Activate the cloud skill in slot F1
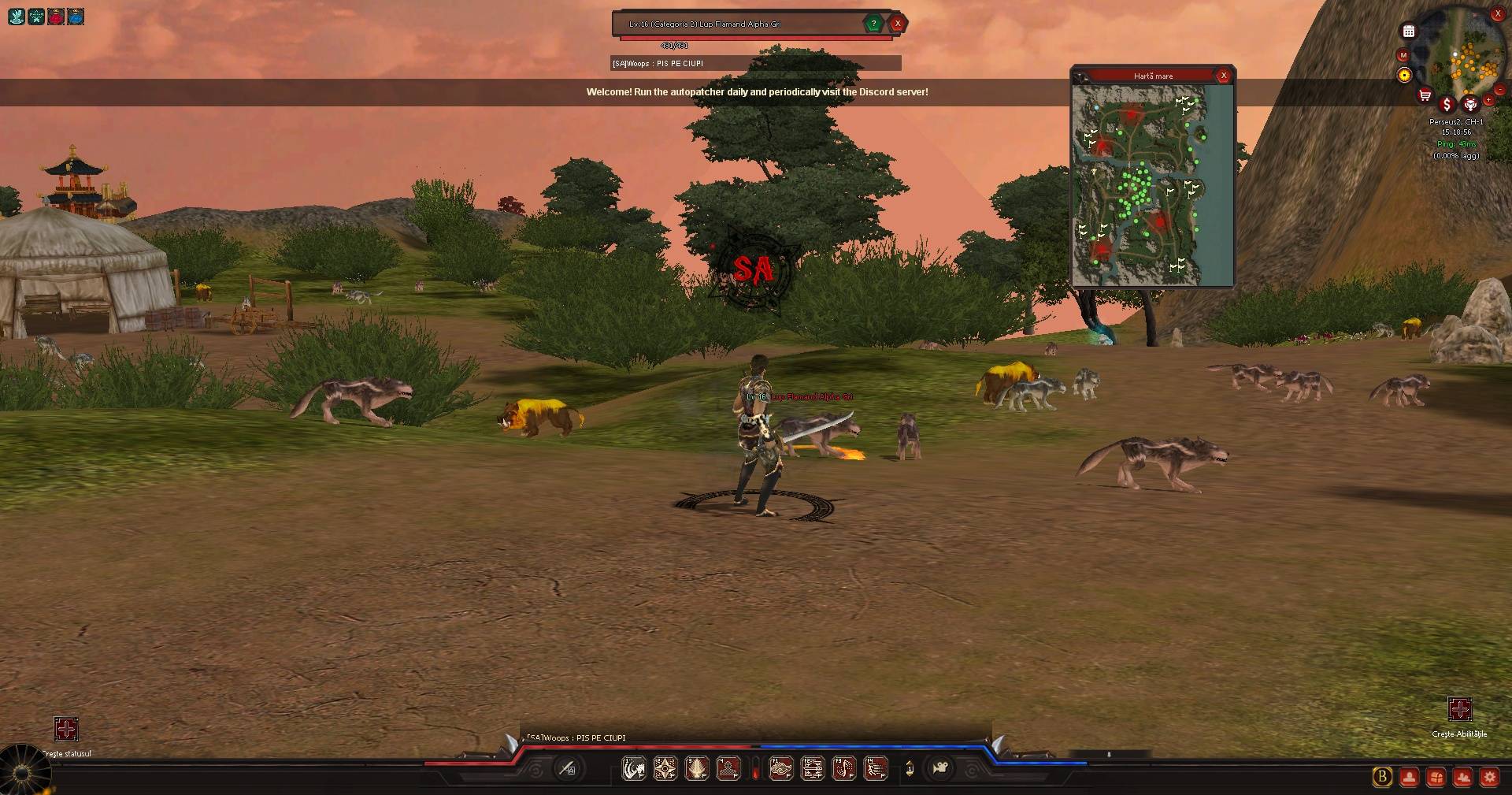1512x795 pixels. [780, 768]
